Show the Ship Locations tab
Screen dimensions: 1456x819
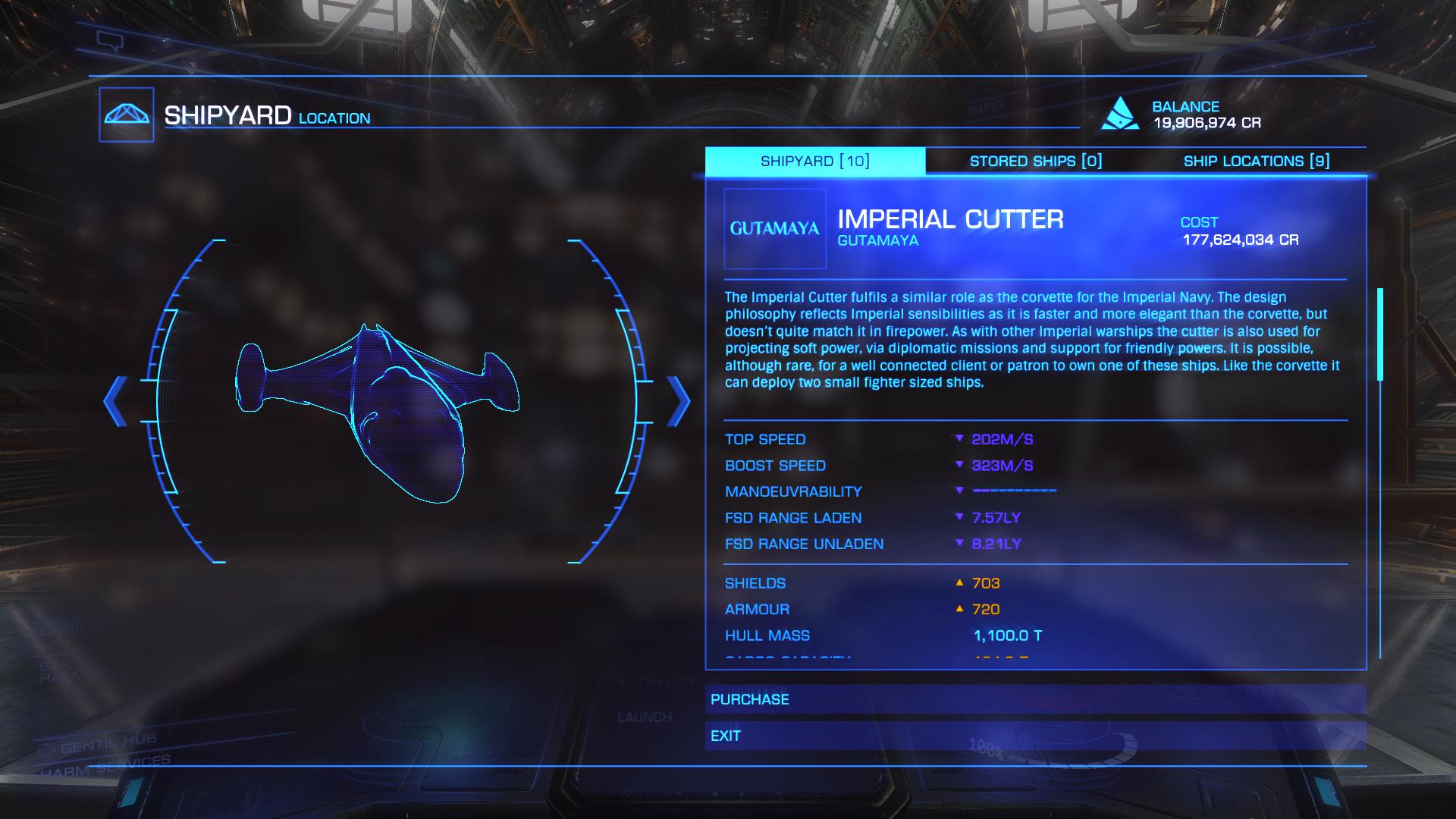coord(1256,161)
